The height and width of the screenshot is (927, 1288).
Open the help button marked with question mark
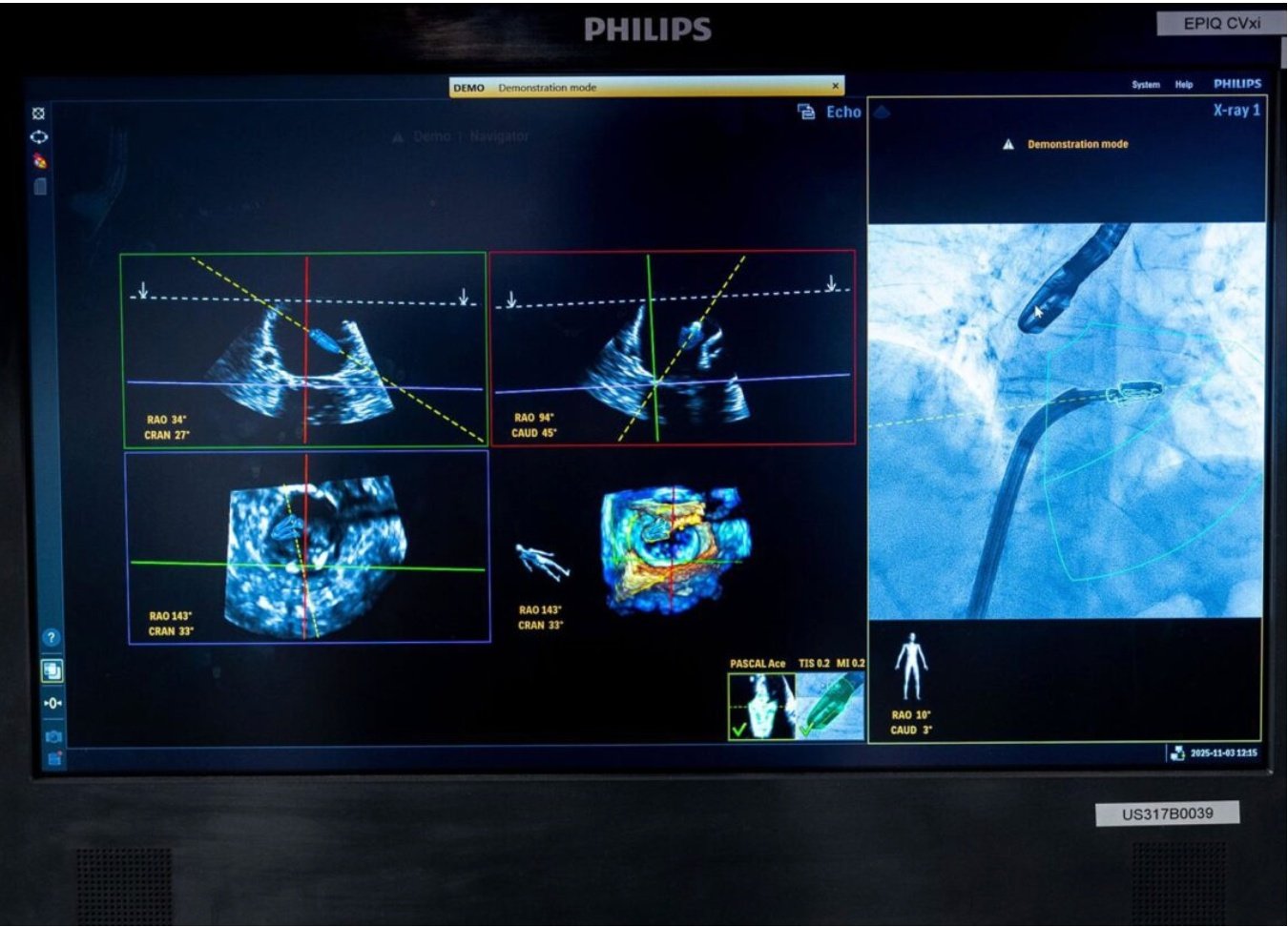(50, 637)
